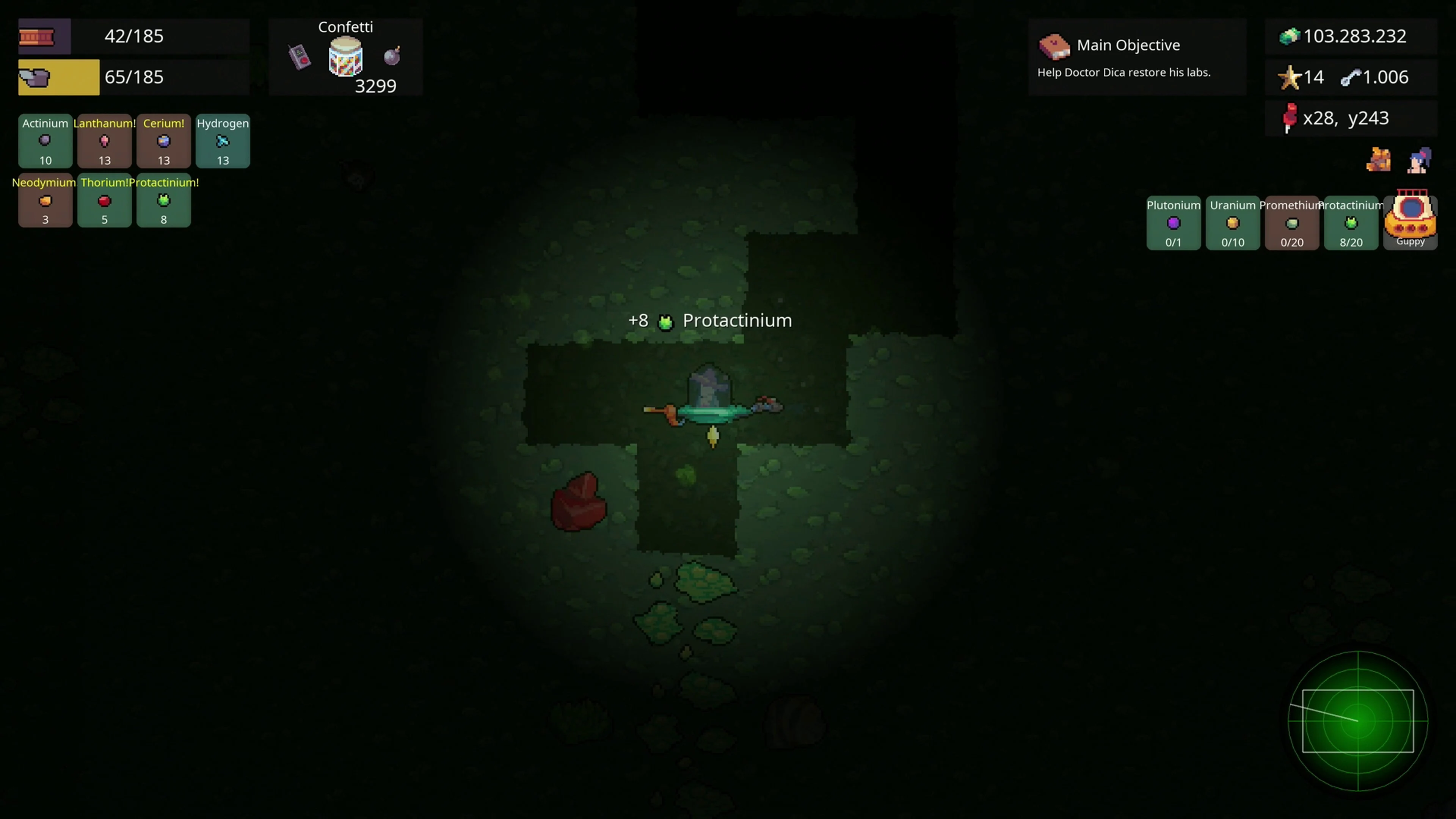1456x819 pixels.
Task: Collapse the Plutonium 0/1 quest card
Action: click(x=1174, y=223)
